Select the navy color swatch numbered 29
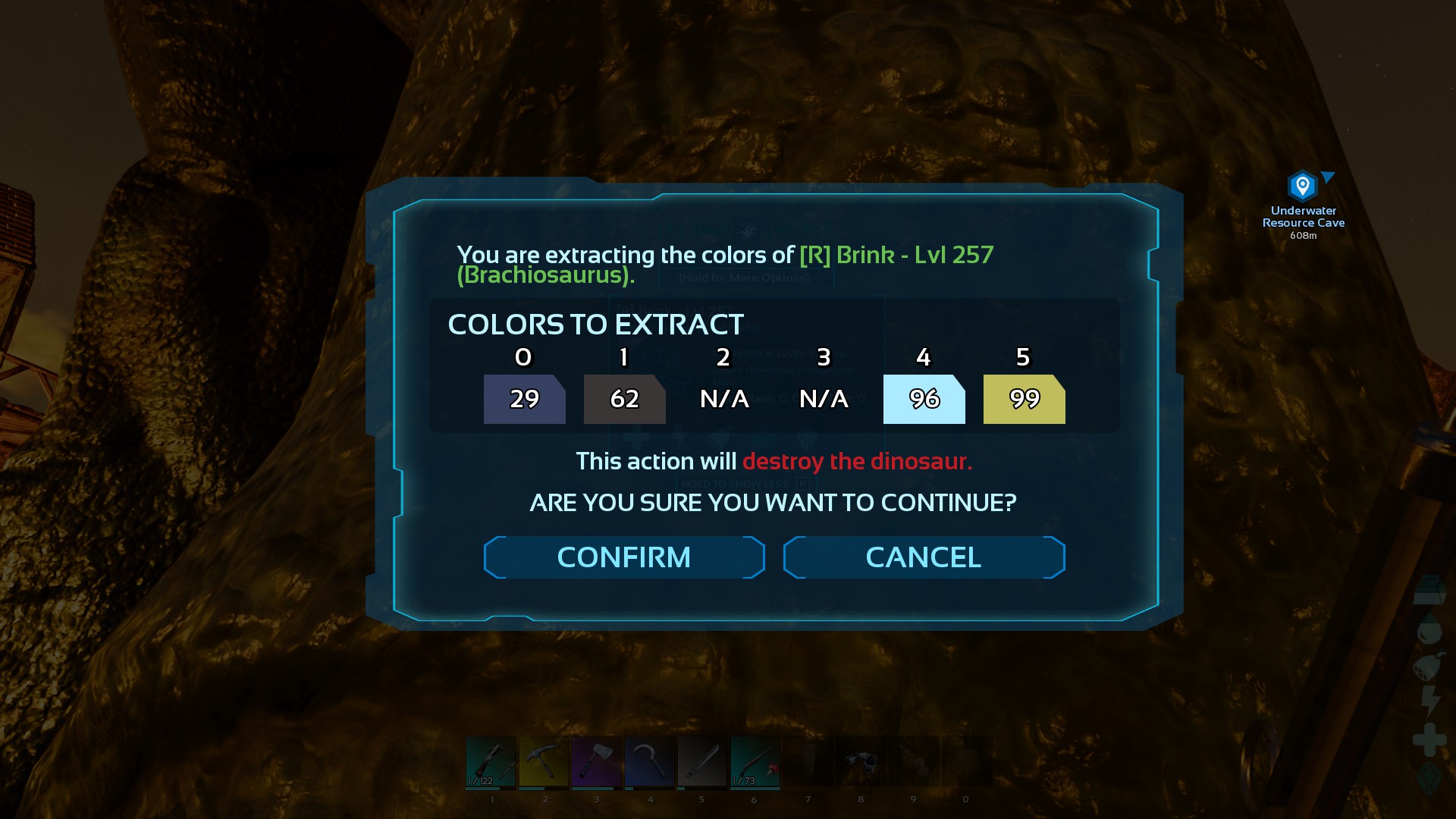Viewport: 1456px width, 819px height. click(x=524, y=400)
